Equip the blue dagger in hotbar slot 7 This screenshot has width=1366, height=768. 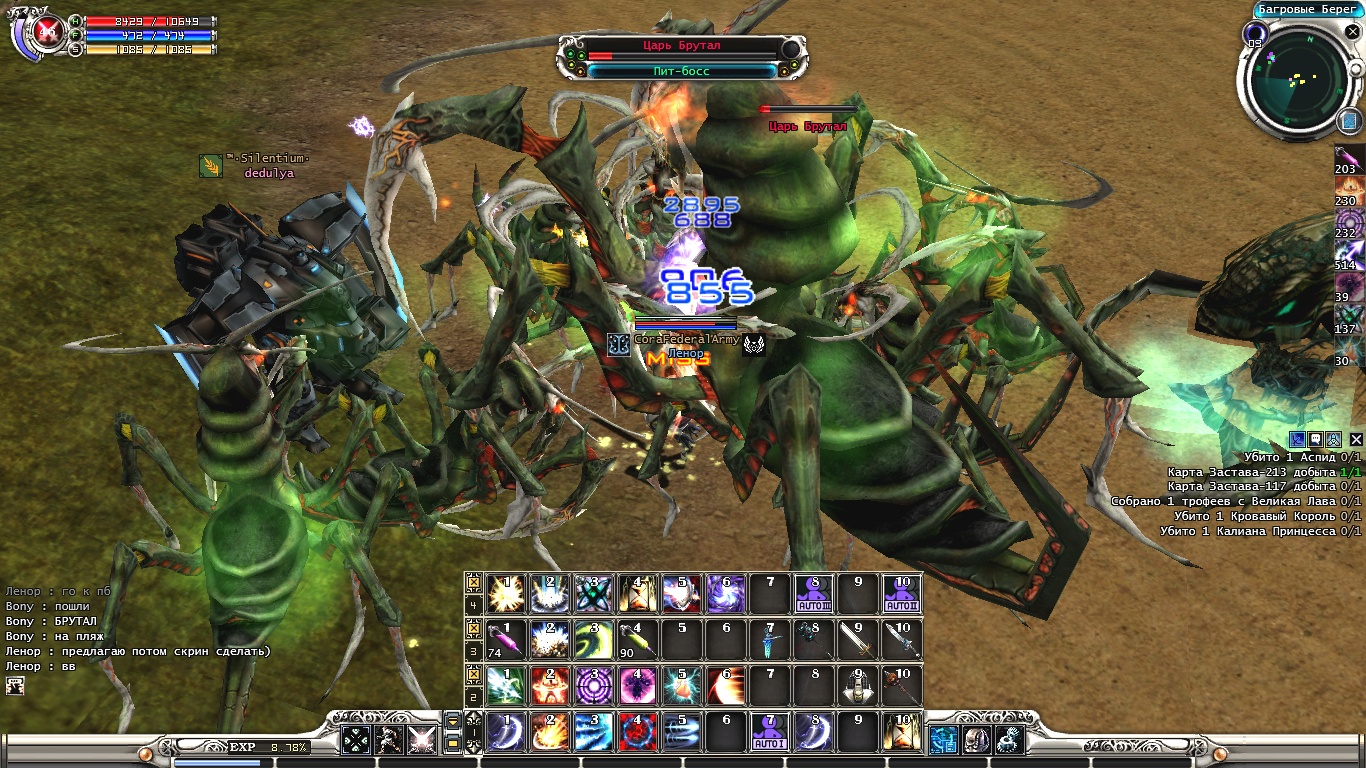(x=770, y=640)
